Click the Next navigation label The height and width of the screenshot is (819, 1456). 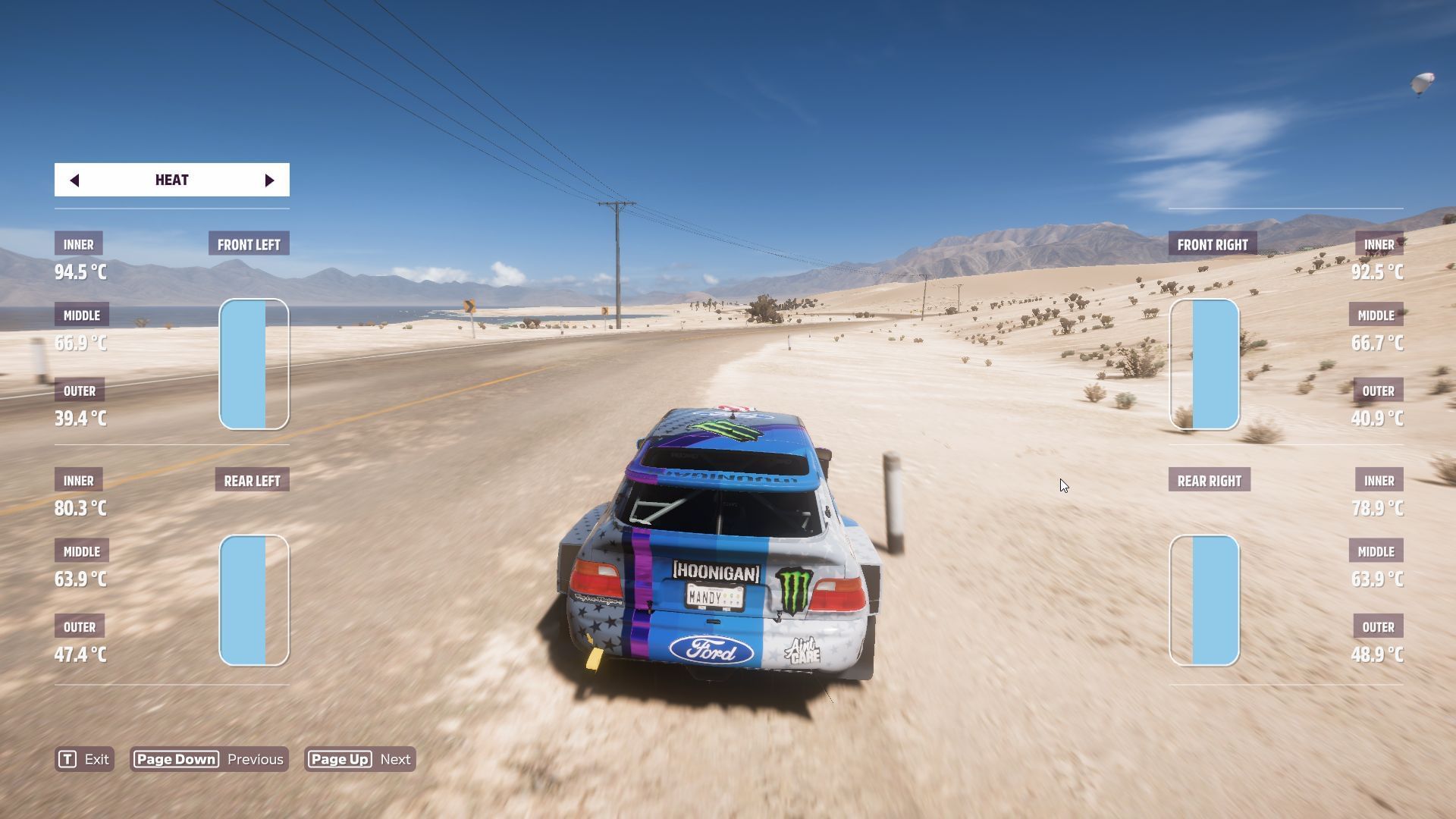tap(395, 759)
